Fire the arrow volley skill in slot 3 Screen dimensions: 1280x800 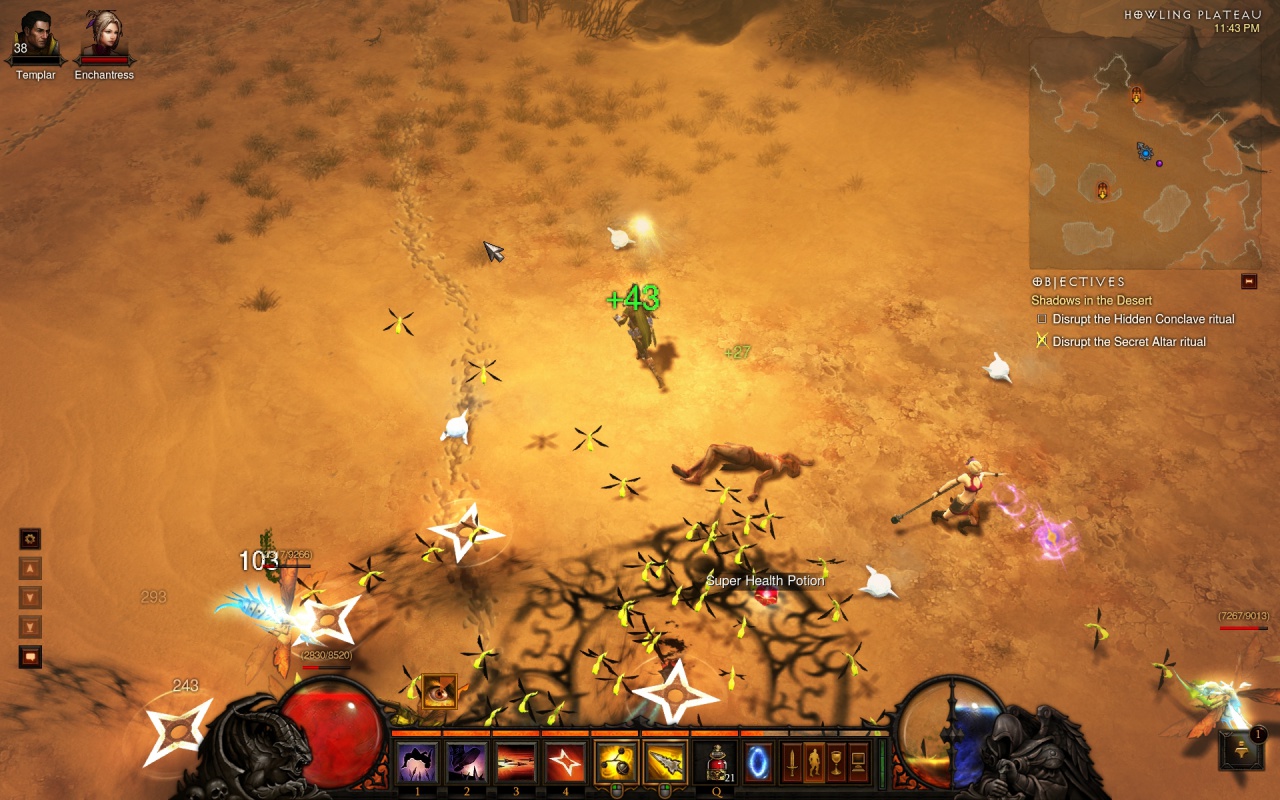(x=516, y=763)
